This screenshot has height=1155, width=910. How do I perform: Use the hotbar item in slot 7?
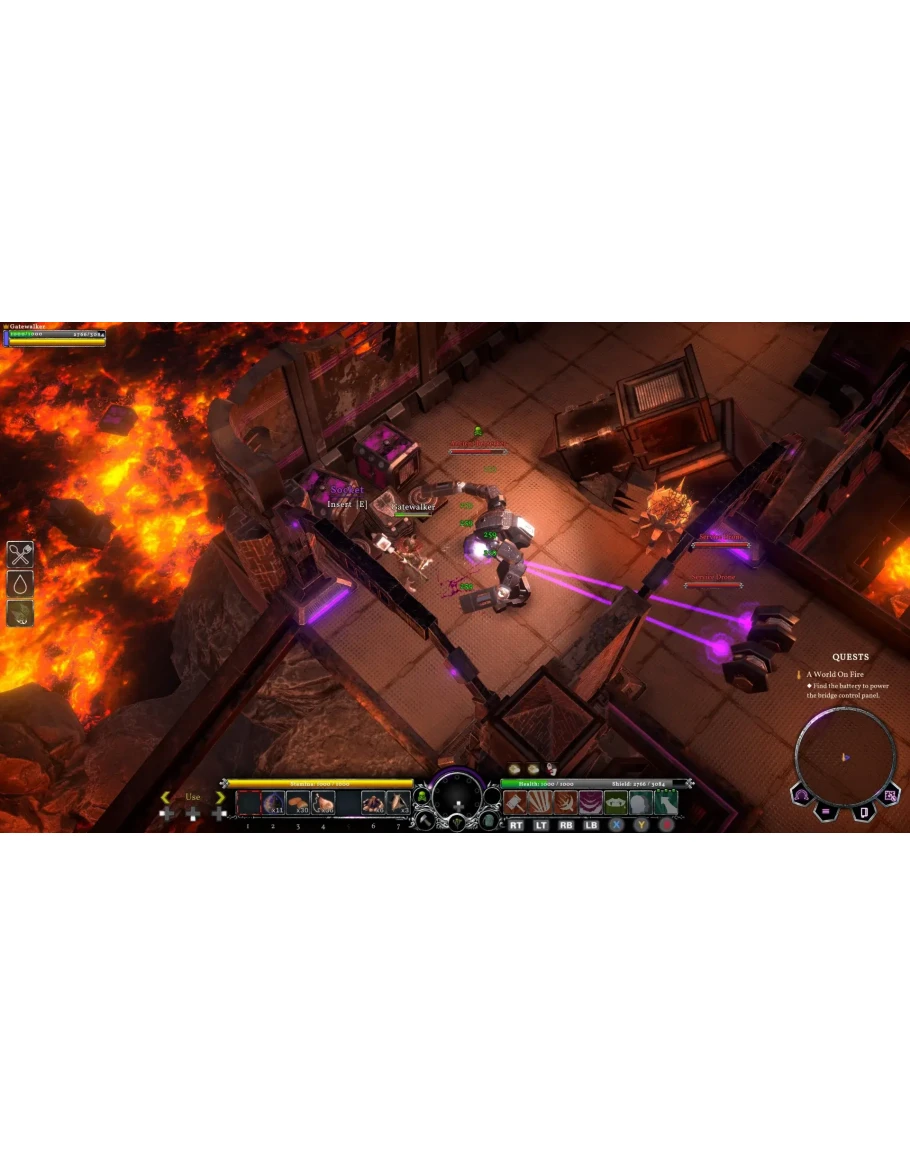point(398,802)
